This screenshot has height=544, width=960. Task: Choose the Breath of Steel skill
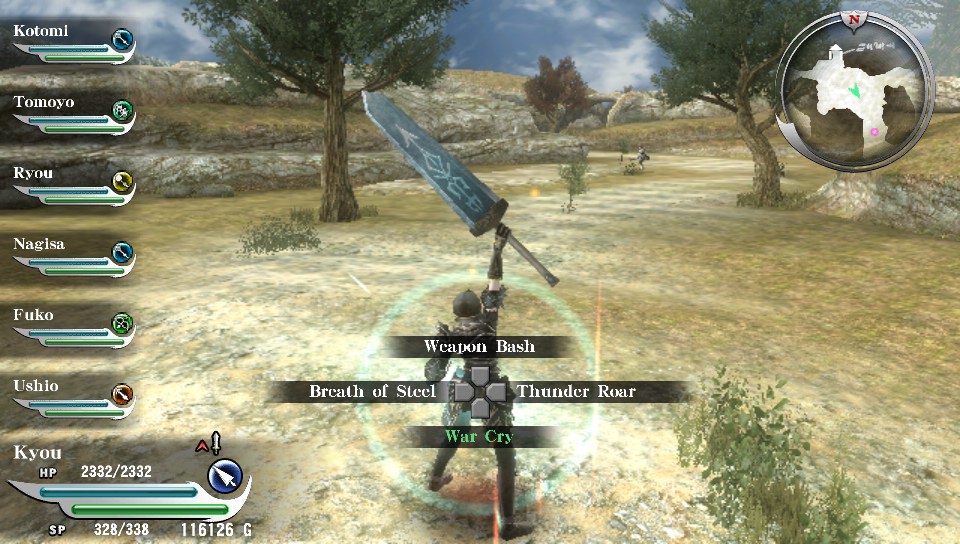coord(371,391)
